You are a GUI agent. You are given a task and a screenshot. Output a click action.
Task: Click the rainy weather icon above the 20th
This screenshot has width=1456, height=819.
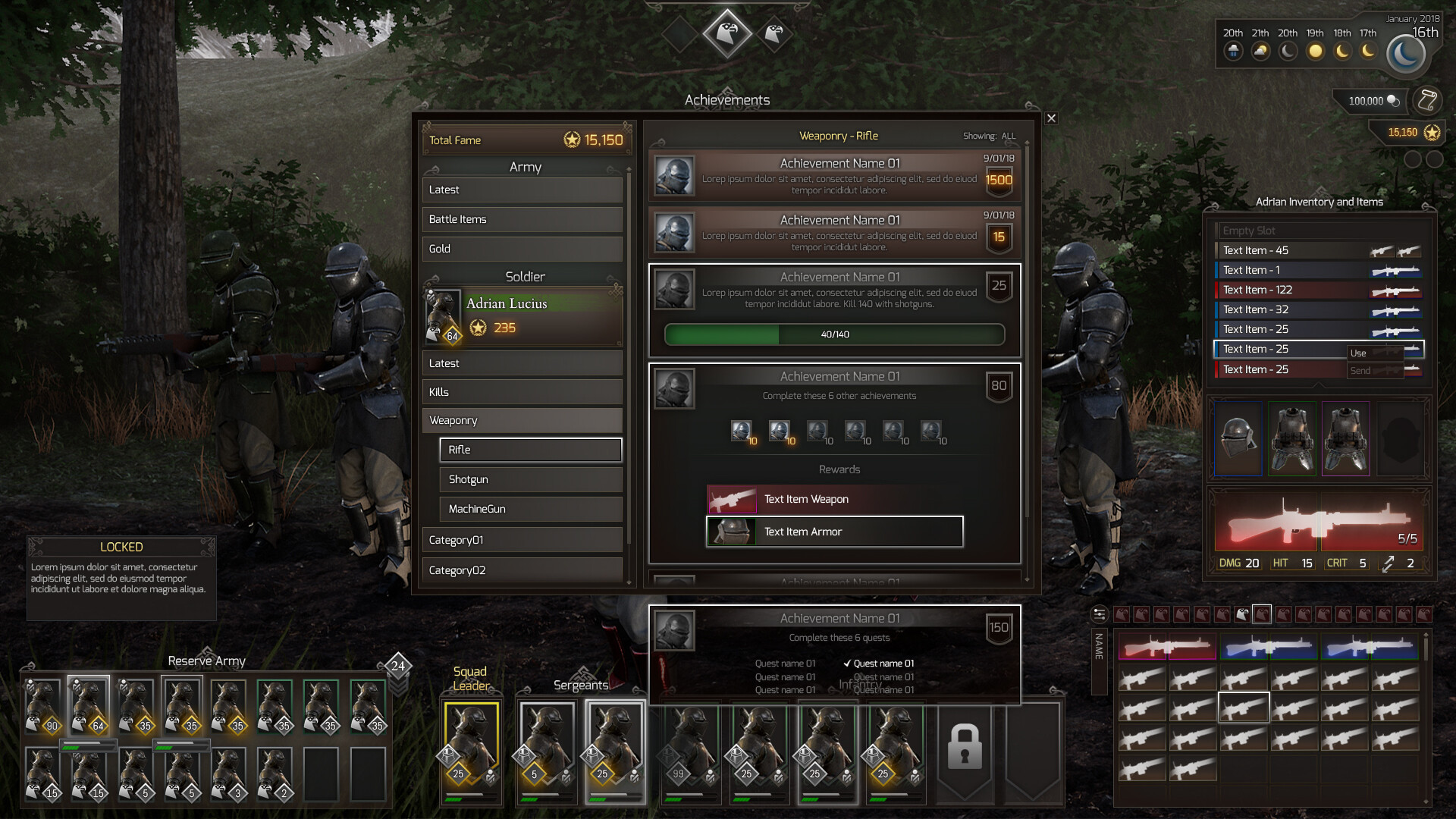(1232, 52)
